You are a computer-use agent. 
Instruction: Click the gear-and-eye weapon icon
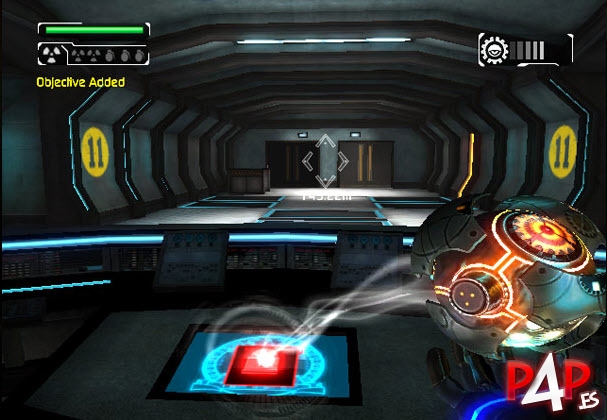click(494, 50)
